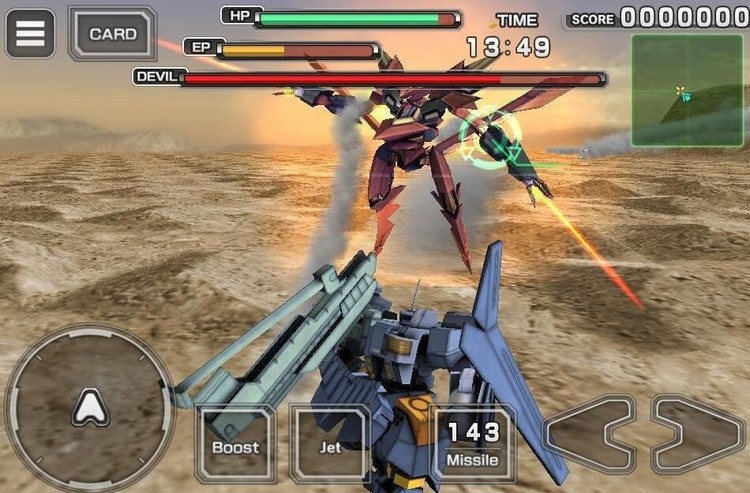Fire the Missile weapon
The width and height of the screenshot is (750, 493).
[x=472, y=444]
